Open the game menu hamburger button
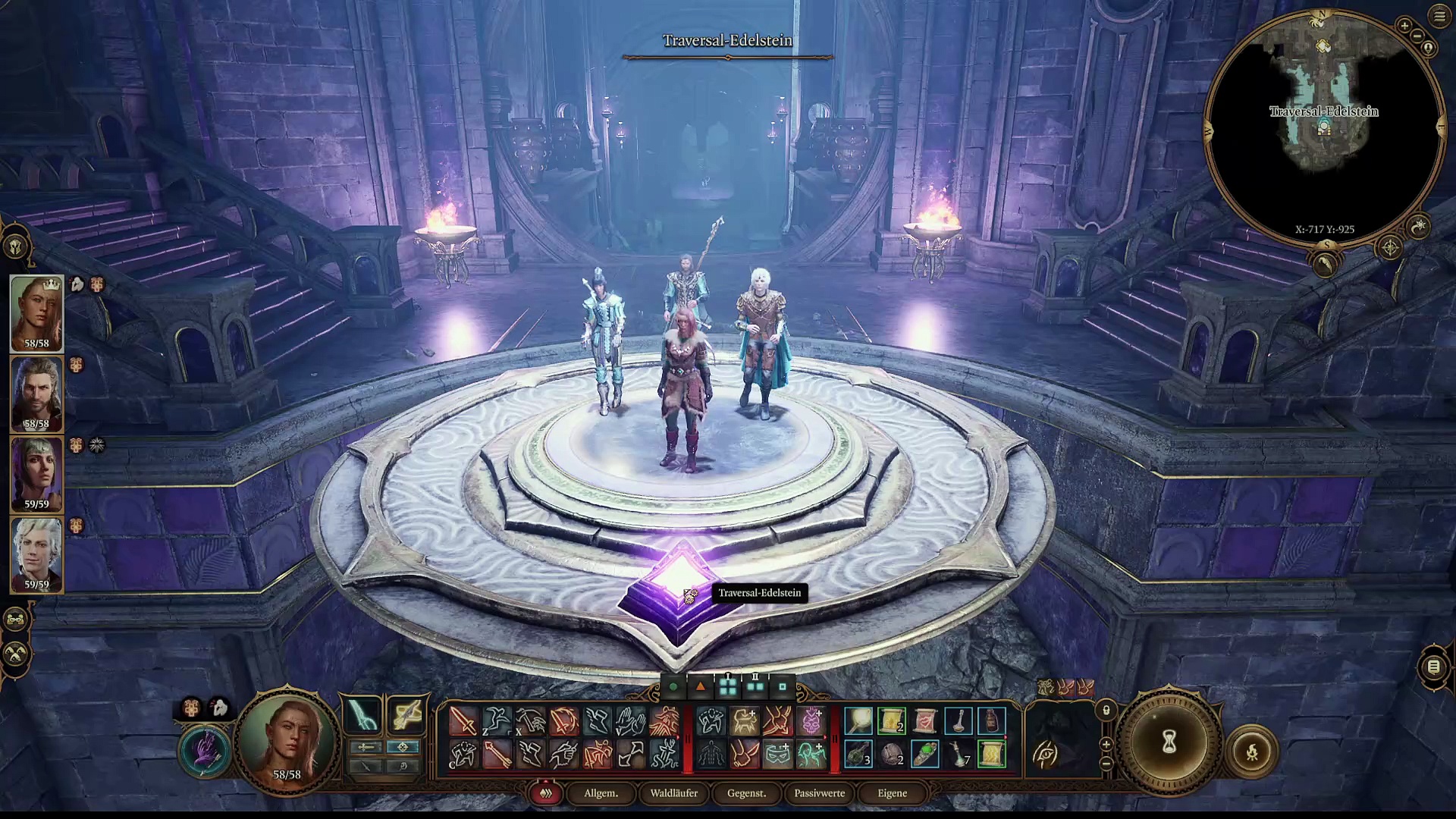The height and width of the screenshot is (819, 1456). 1439,16
